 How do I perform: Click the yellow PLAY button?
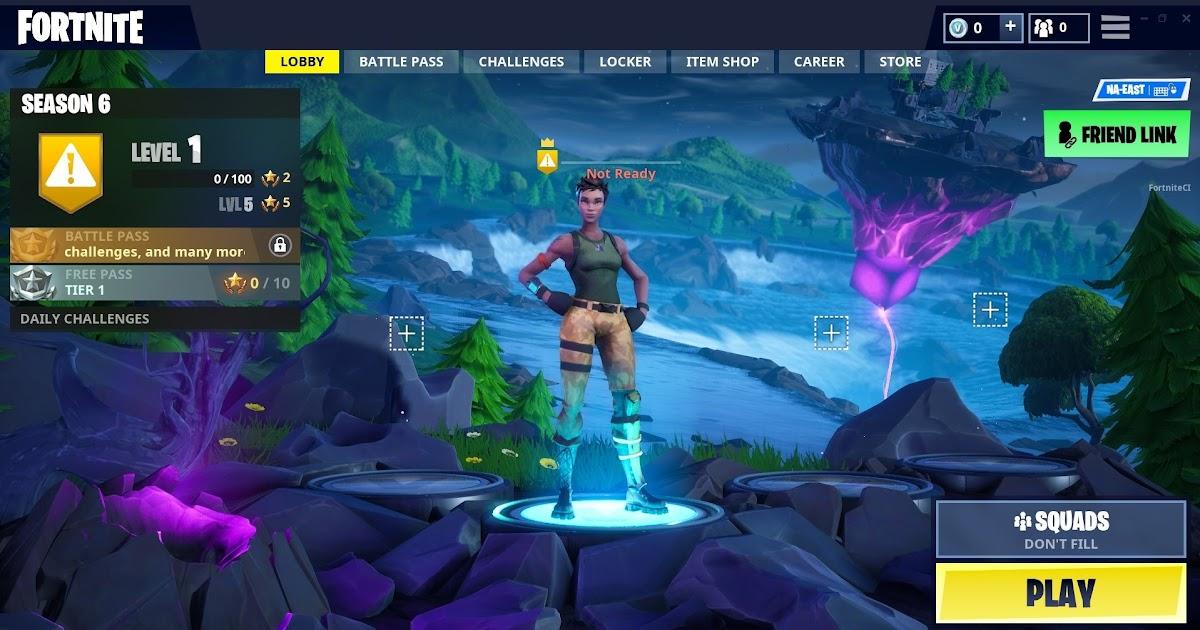[x=1061, y=594]
